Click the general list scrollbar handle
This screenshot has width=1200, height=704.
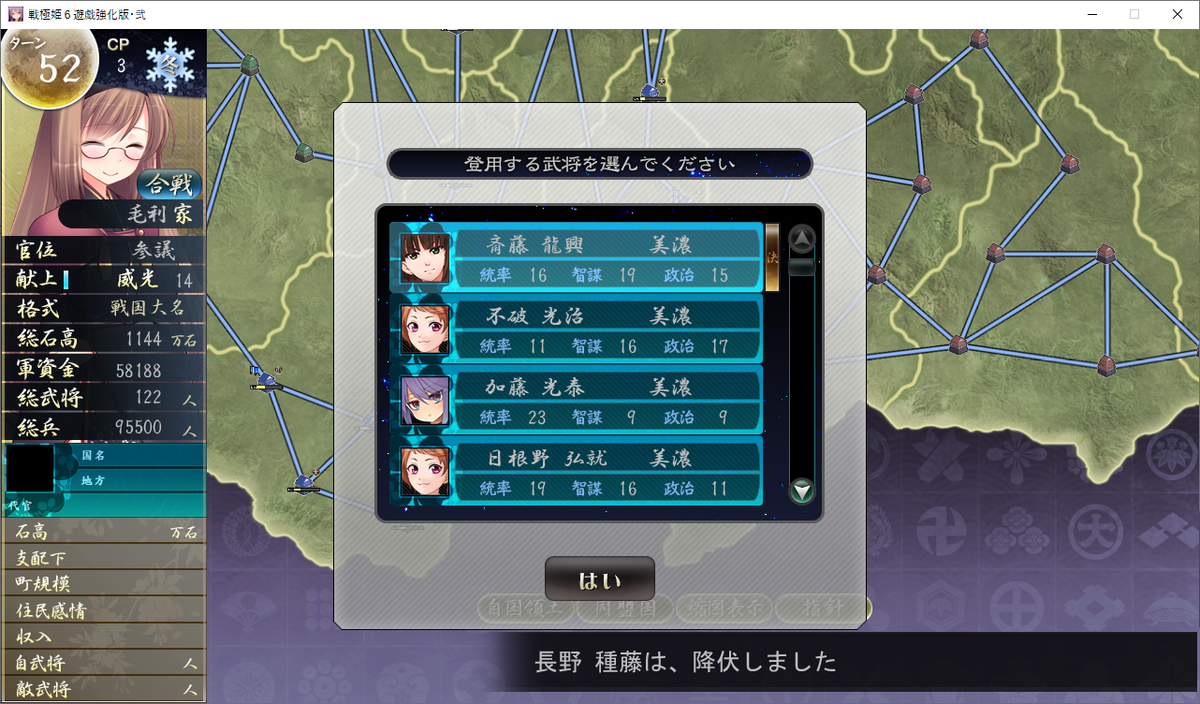802,267
